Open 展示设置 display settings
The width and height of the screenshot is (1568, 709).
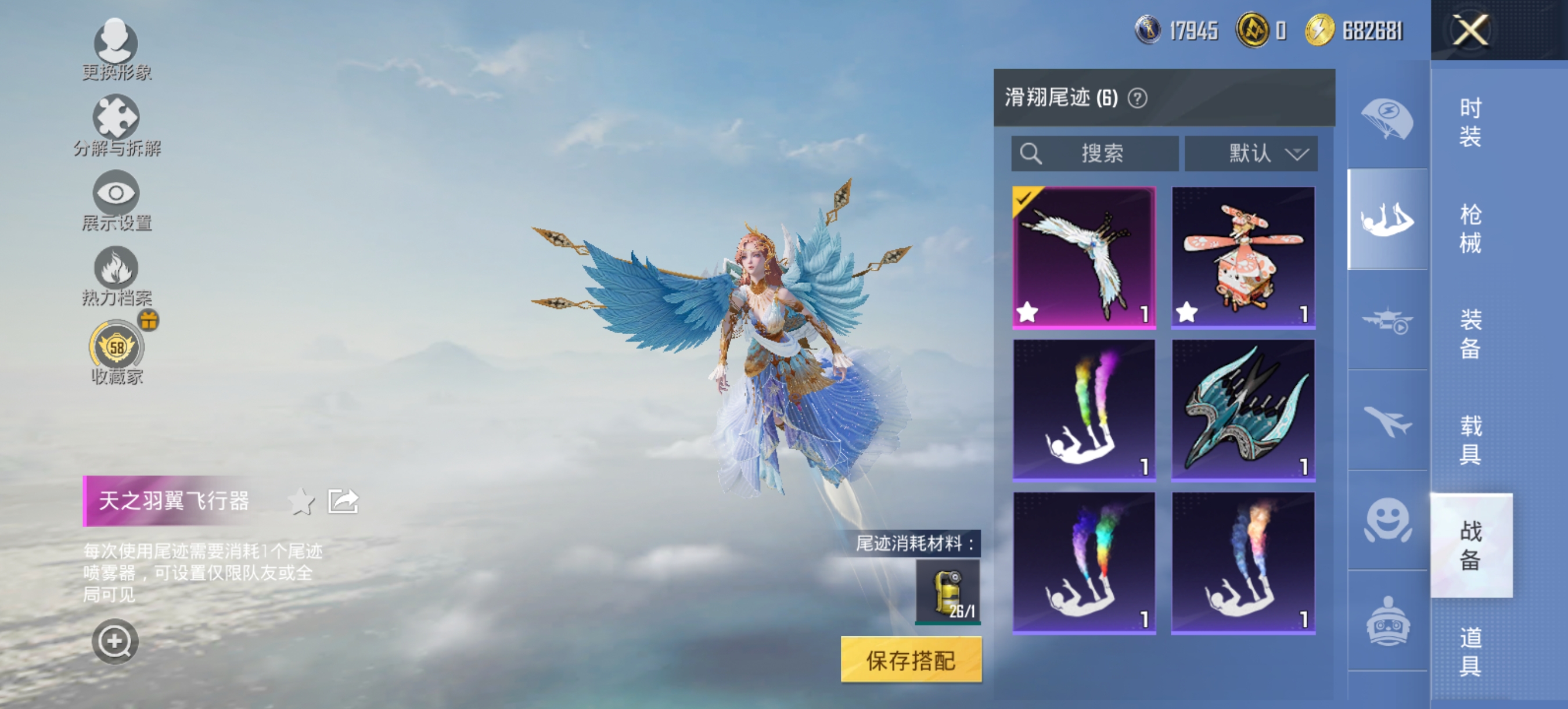click(117, 192)
